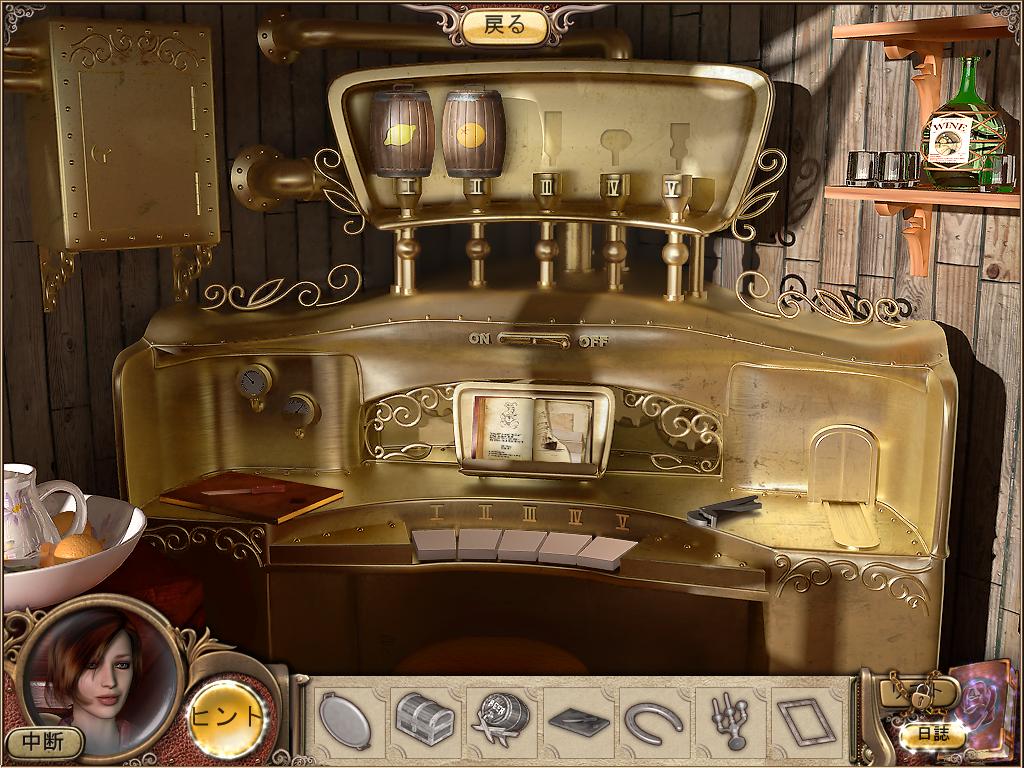1024x768 pixels.
Task: Pick the beer barrel inventory item
Action: 501,719
